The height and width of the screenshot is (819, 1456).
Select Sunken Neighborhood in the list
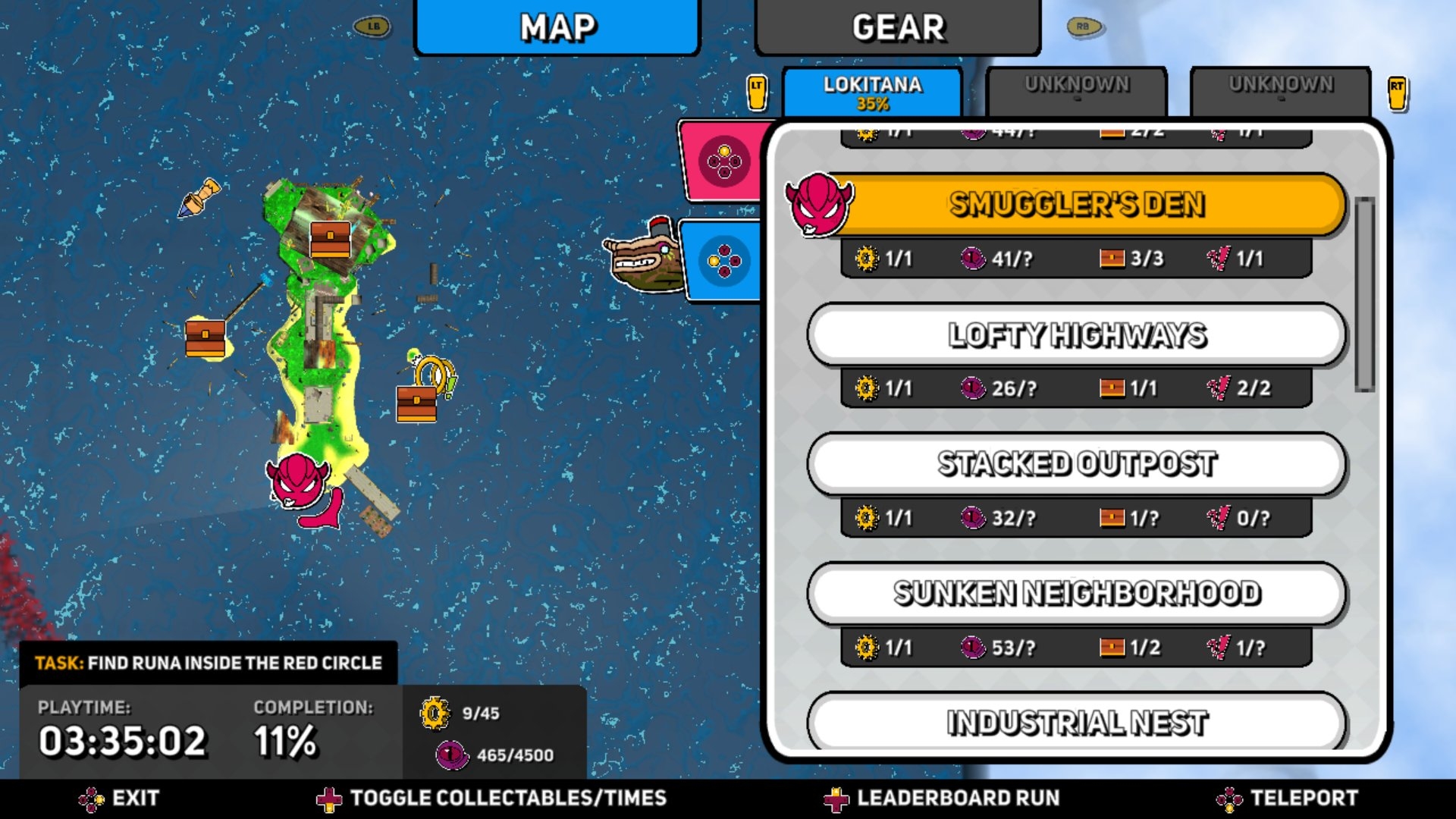click(1077, 594)
